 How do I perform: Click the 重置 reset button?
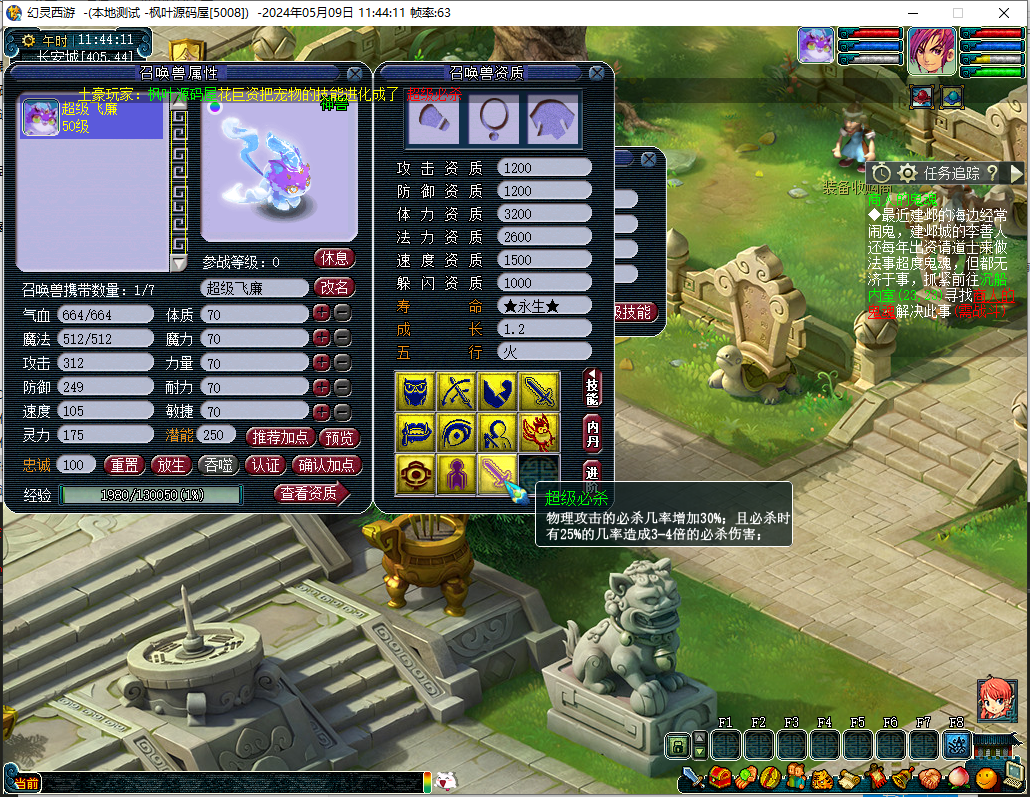124,465
